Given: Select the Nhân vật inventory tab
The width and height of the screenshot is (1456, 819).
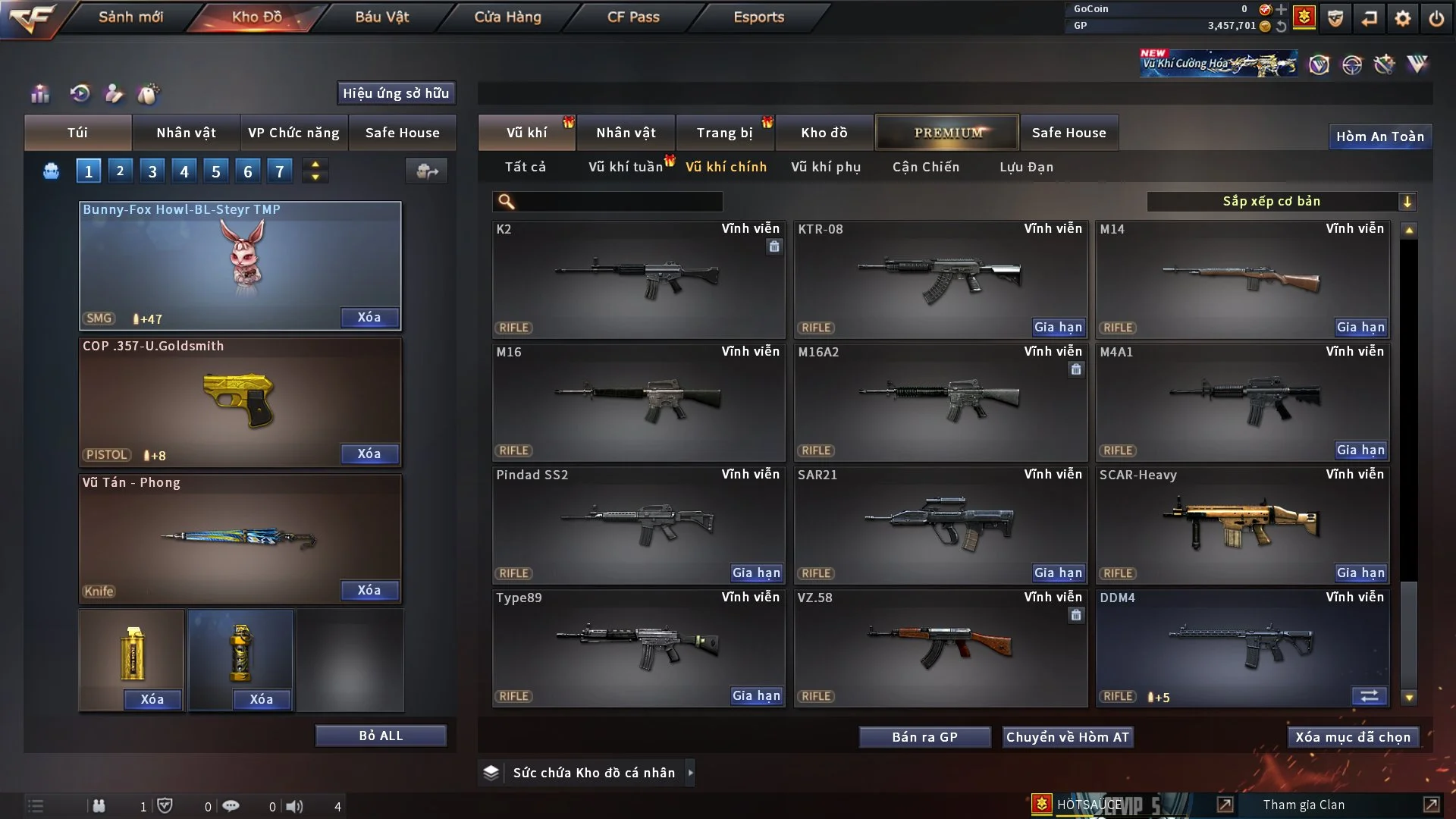Looking at the screenshot, I should coord(626,133).
